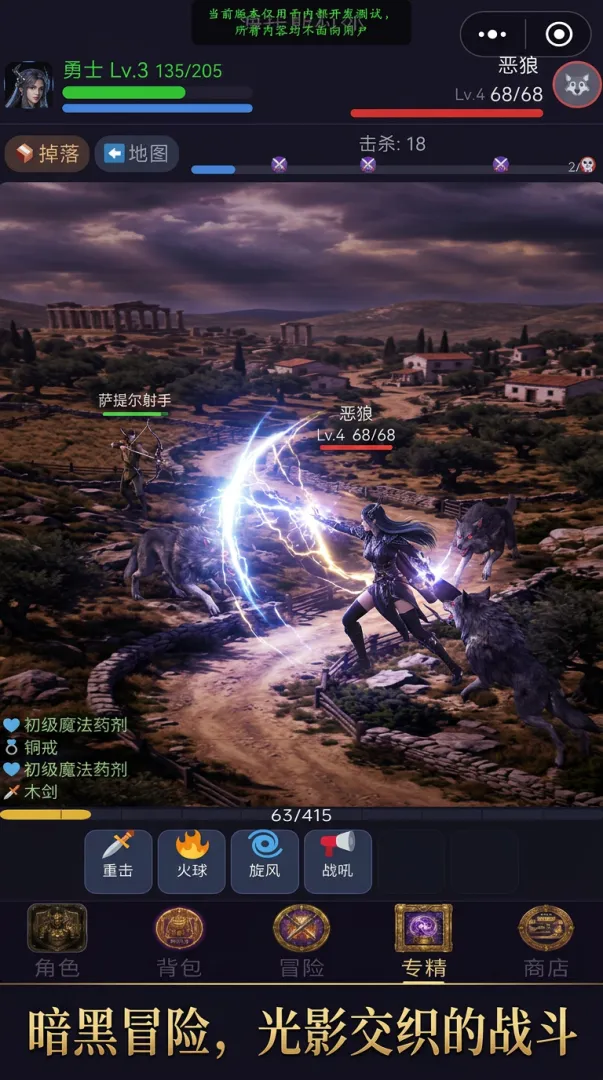Open the mini-program three-dot menu
This screenshot has width=603, height=1080.
click(493, 35)
